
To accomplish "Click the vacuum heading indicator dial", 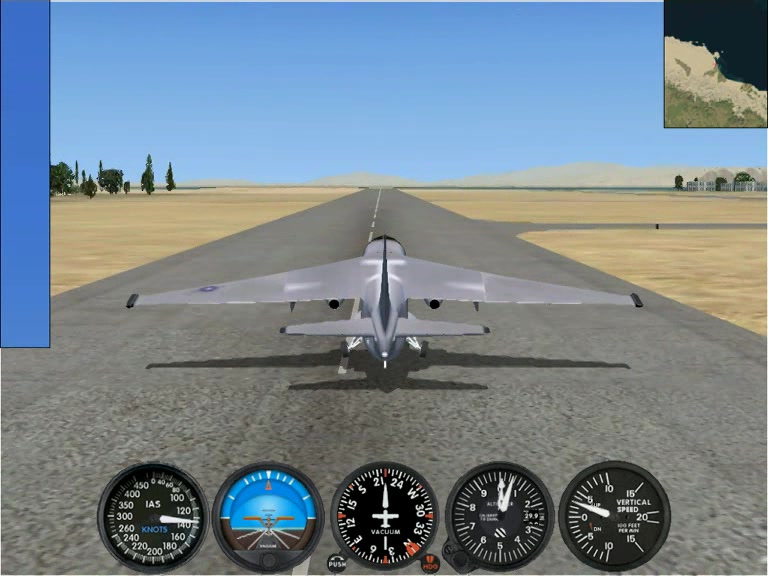I will (384, 515).
